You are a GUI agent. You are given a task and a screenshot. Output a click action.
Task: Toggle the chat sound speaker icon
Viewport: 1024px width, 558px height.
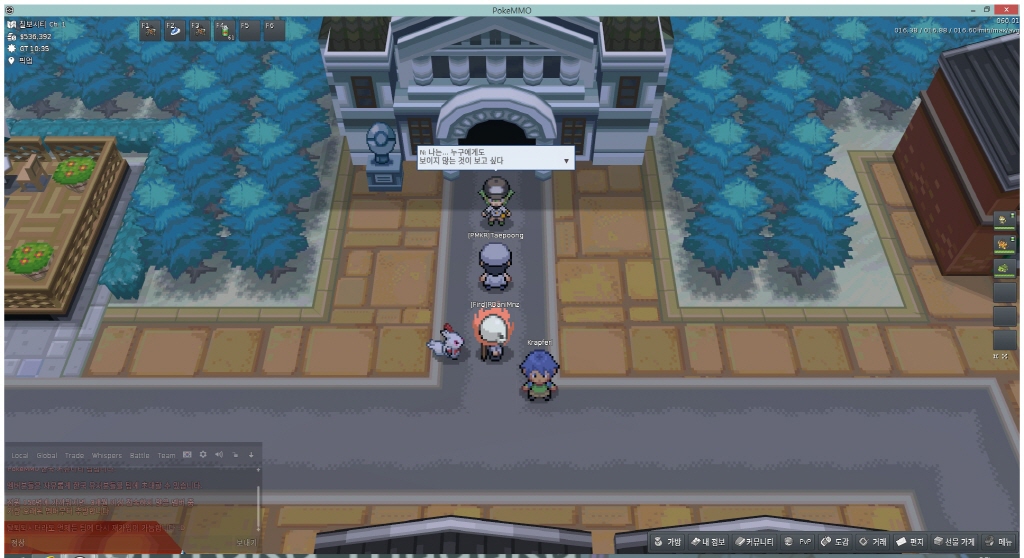(219, 454)
